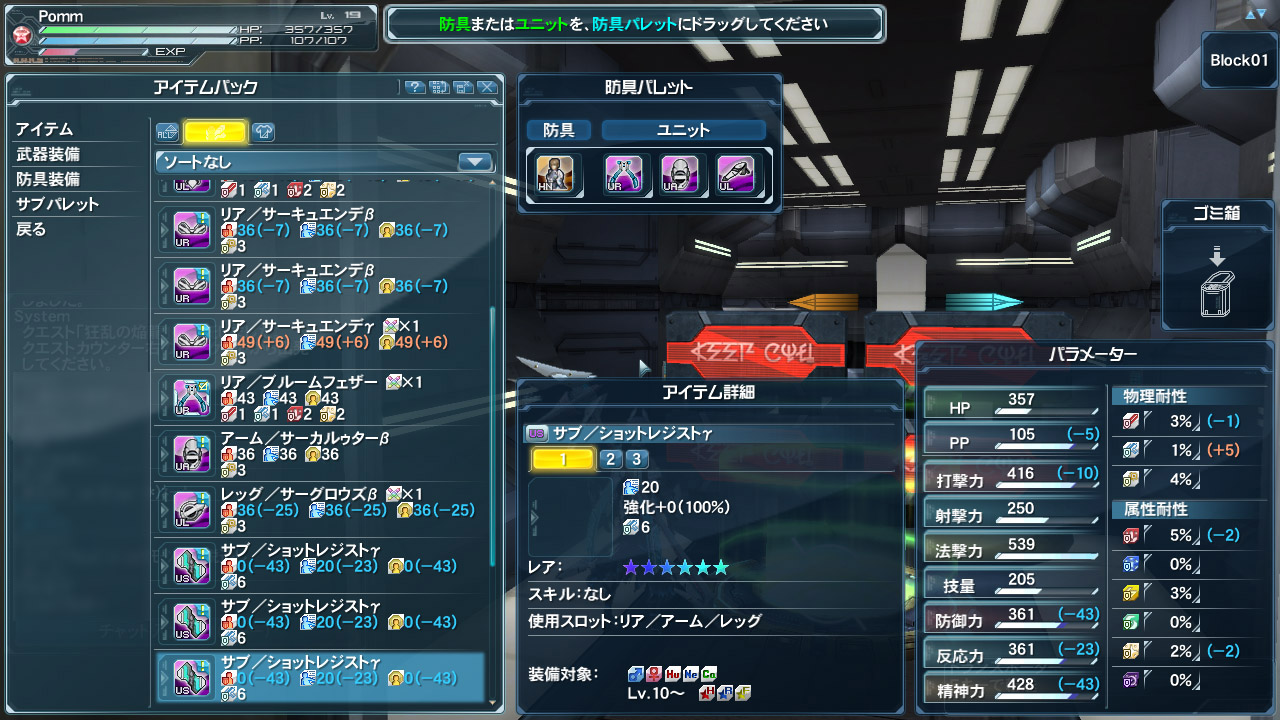Image resolution: width=1280 pixels, height=720 pixels.
Task: Click the UR rear unit palette slot
Action: [x=624, y=175]
